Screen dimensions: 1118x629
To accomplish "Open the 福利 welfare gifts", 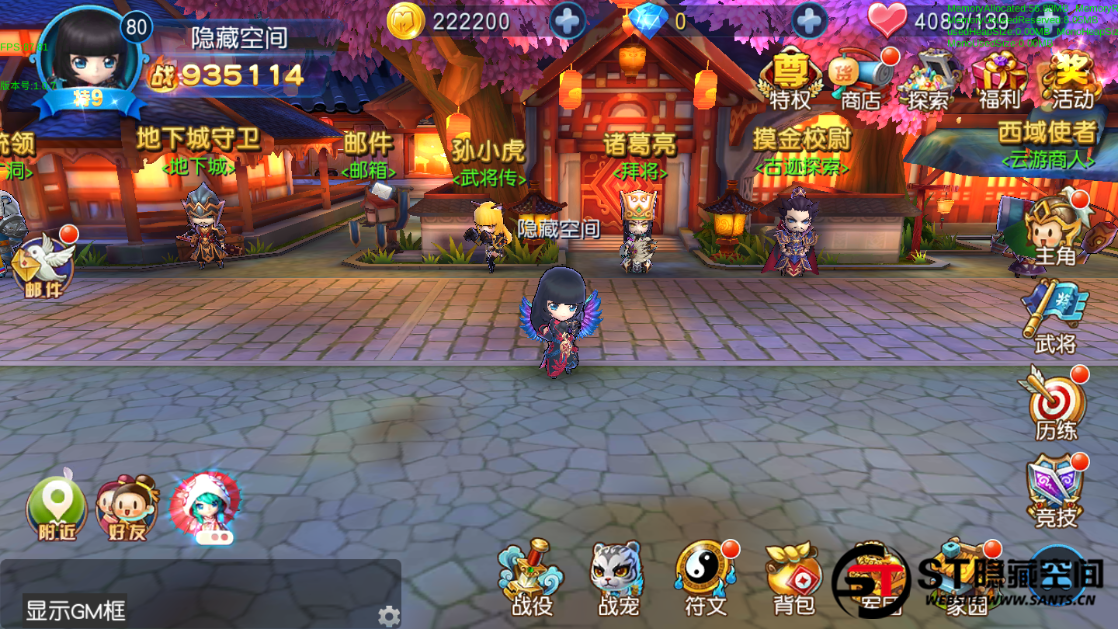I will point(1000,77).
